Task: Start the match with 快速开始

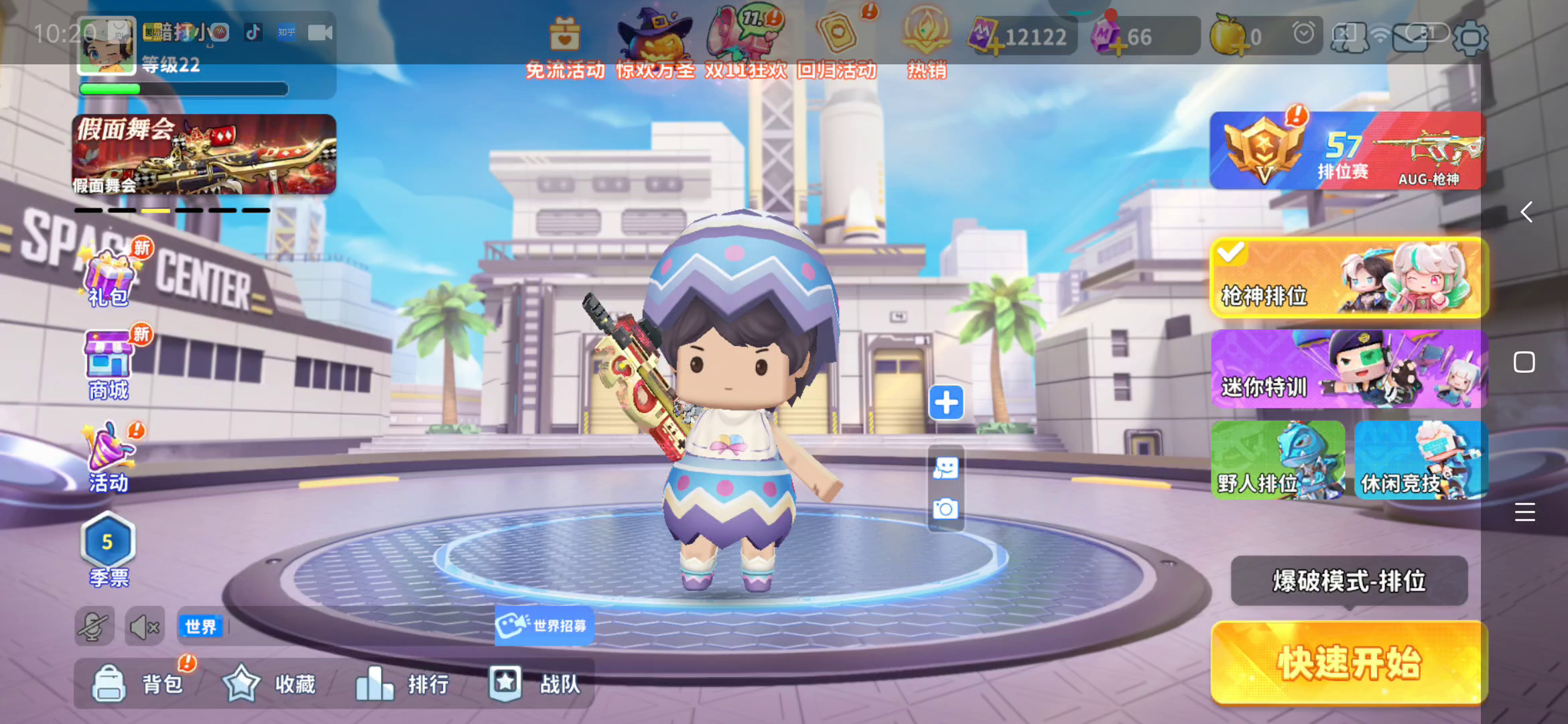Action: click(1348, 662)
